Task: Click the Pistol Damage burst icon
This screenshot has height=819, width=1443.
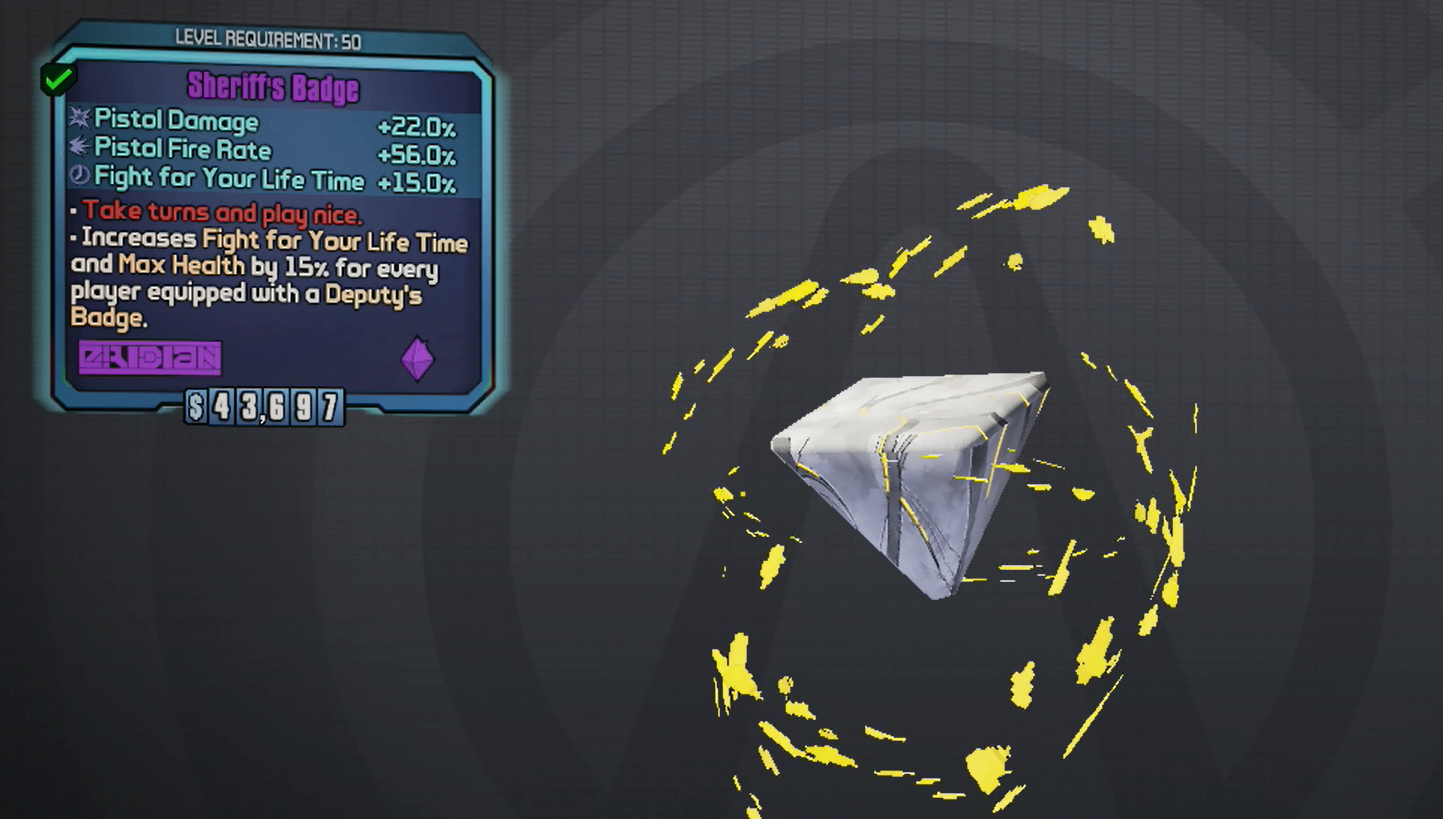Action: (78, 121)
